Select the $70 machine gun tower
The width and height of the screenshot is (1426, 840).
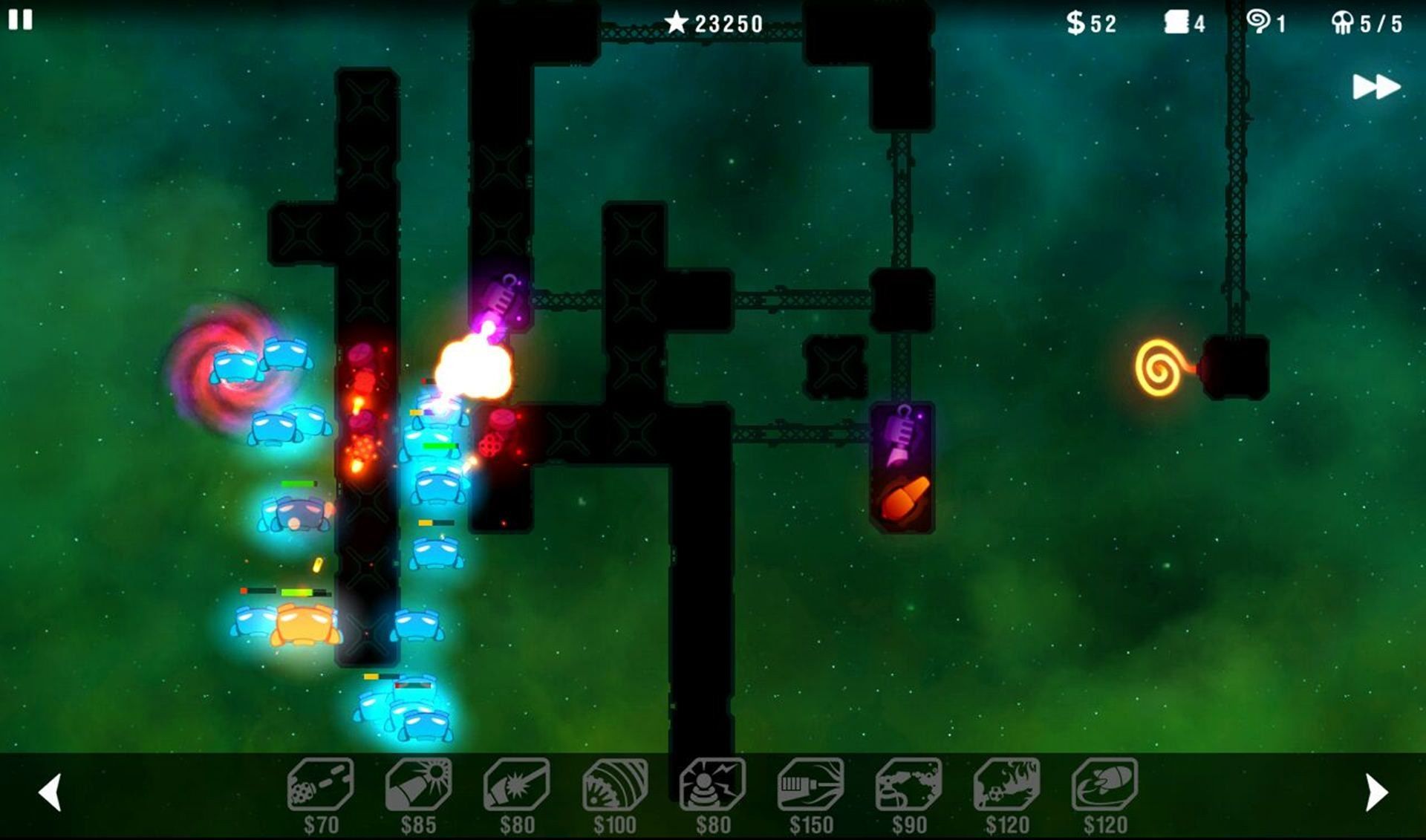pyautogui.click(x=321, y=785)
